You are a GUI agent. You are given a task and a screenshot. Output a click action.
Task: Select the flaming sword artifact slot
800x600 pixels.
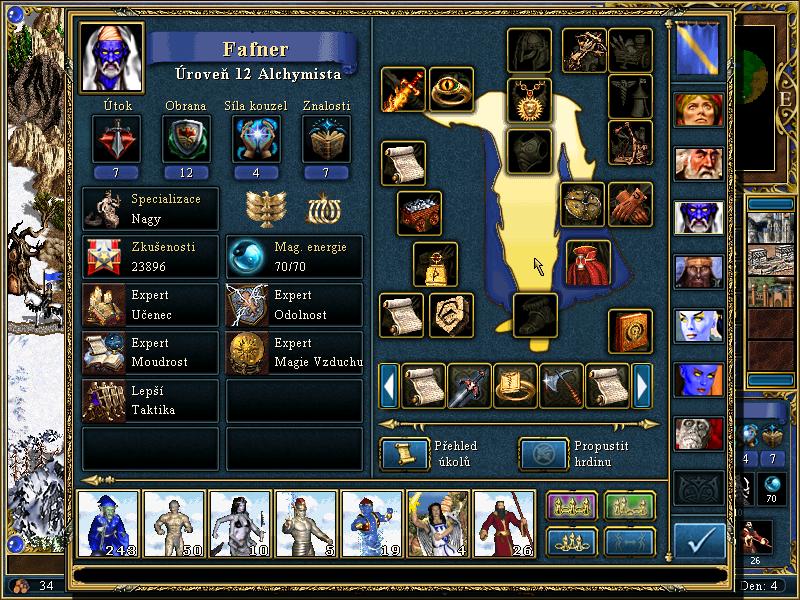[x=403, y=90]
